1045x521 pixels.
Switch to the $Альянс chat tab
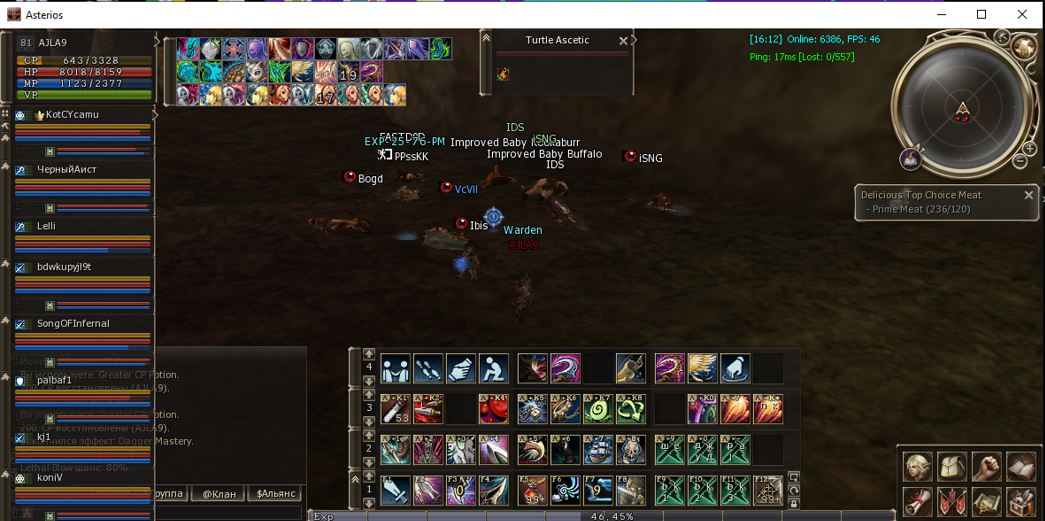[277, 494]
